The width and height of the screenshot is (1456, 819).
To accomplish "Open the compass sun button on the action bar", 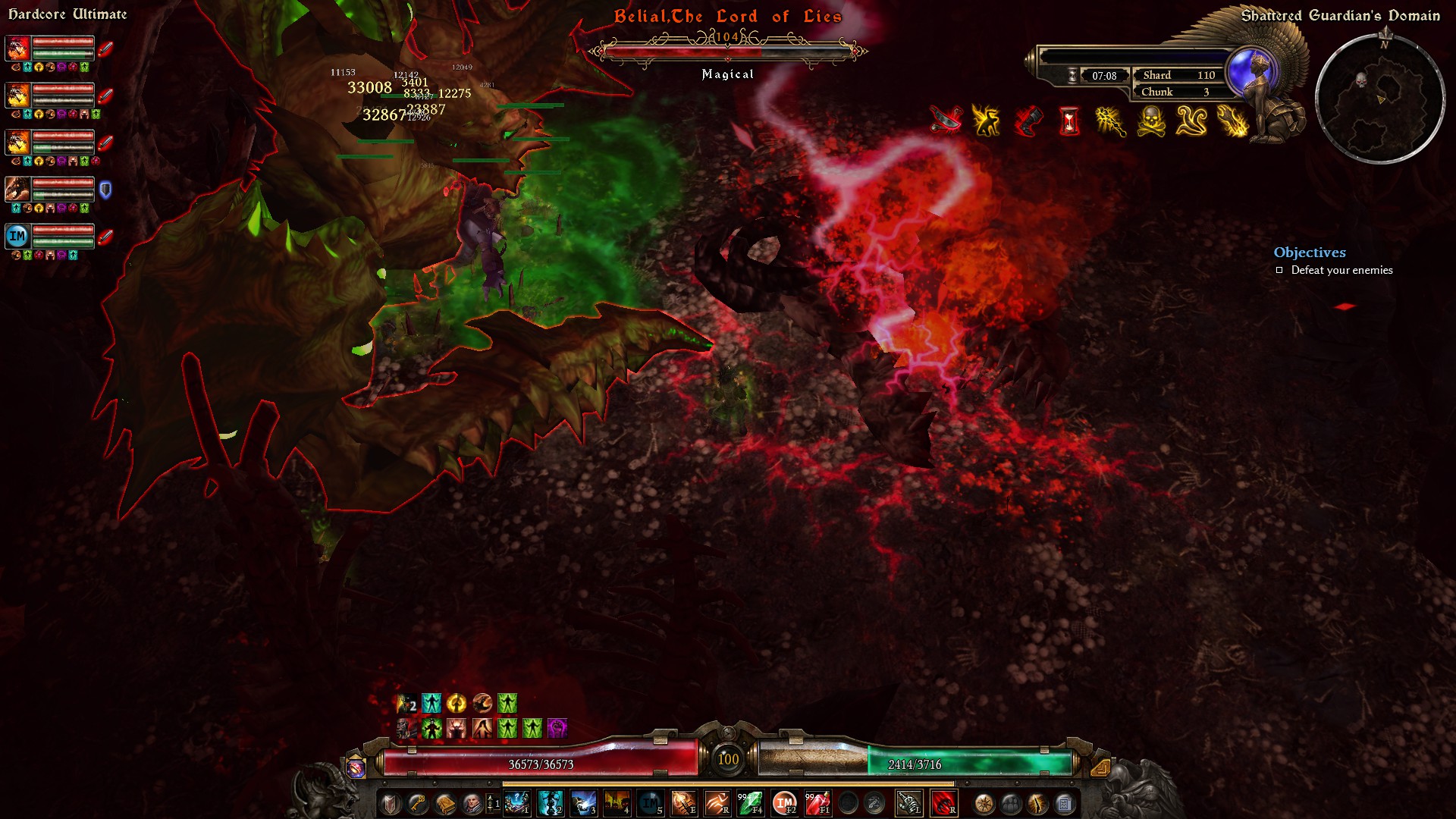I will click(984, 803).
